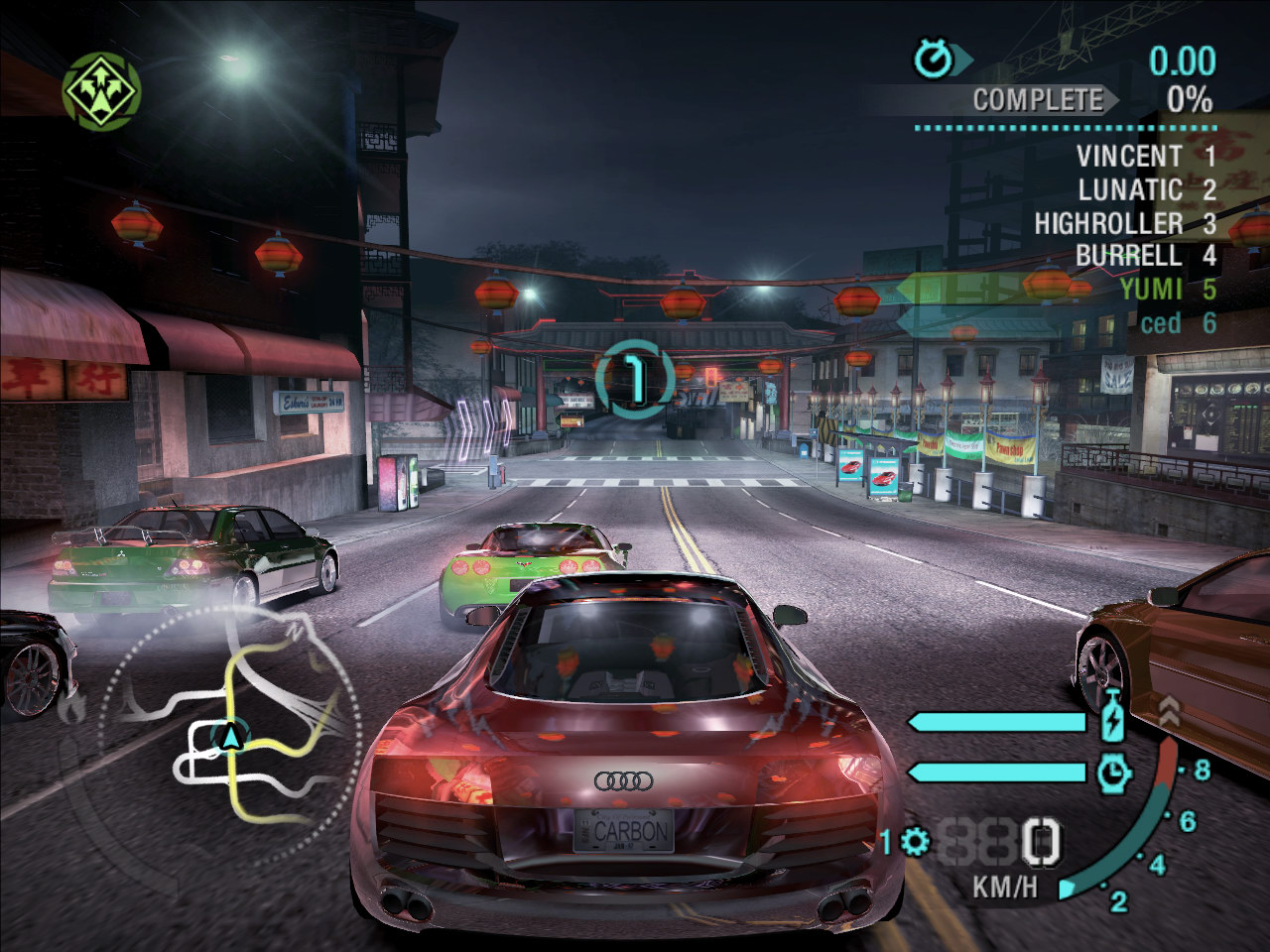This screenshot has height=952, width=1270.
Task: Choose HIGHROLLER in the standings list
Action: pyautogui.click(x=1108, y=223)
